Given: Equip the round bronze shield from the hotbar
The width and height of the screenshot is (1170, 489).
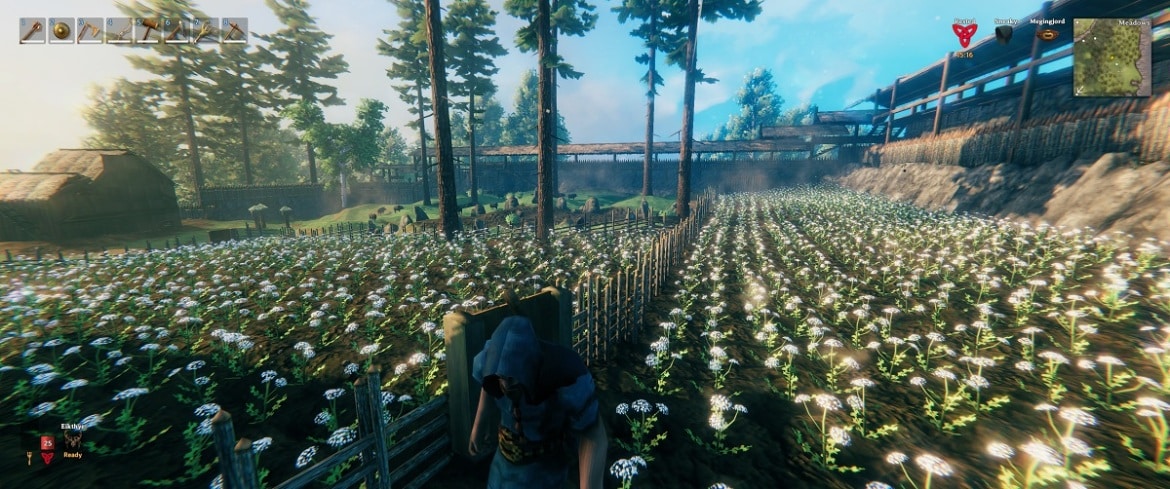Looking at the screenshot, I should [x=61, y=31].
